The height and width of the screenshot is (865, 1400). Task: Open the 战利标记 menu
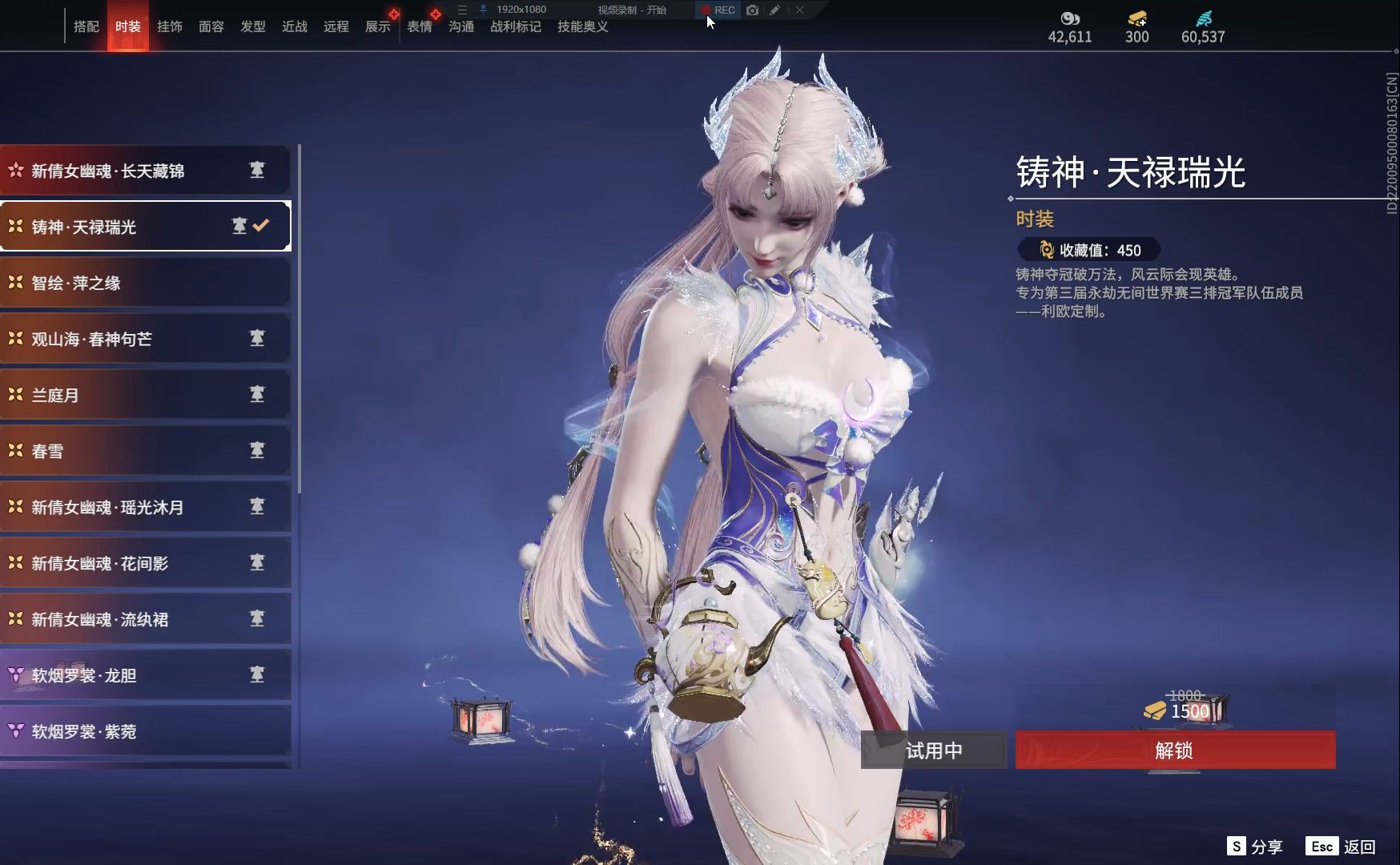pyautogui.click(x=515, y=26)
